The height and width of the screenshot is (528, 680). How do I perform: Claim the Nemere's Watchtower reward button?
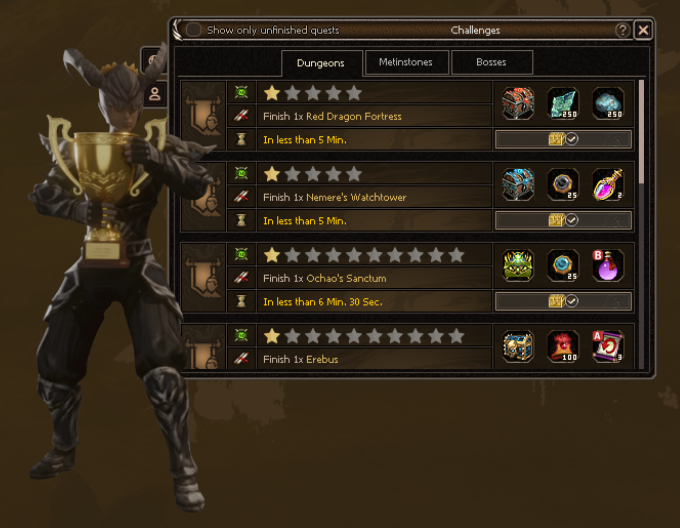coord(563,220)
